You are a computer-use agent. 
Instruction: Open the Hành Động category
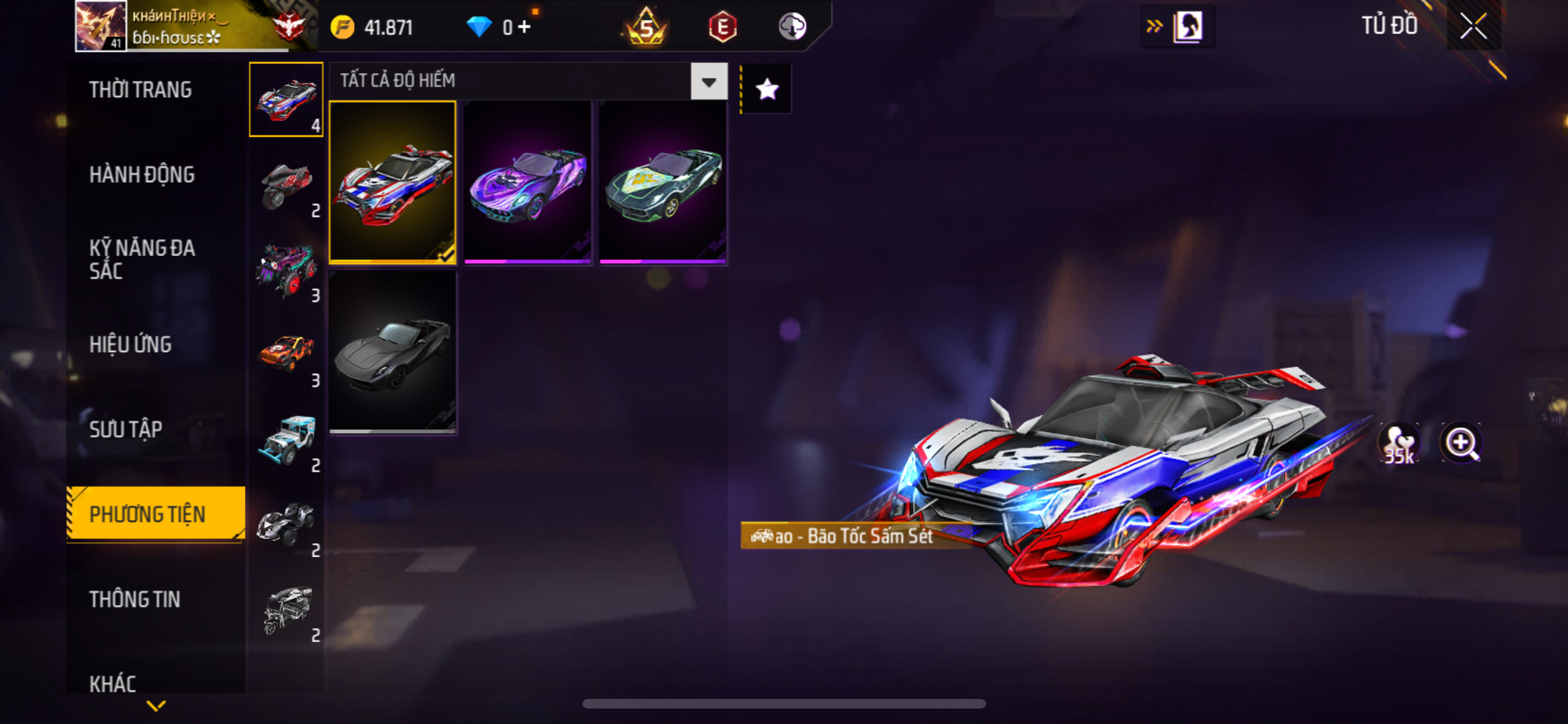click(x=142, y=174)
